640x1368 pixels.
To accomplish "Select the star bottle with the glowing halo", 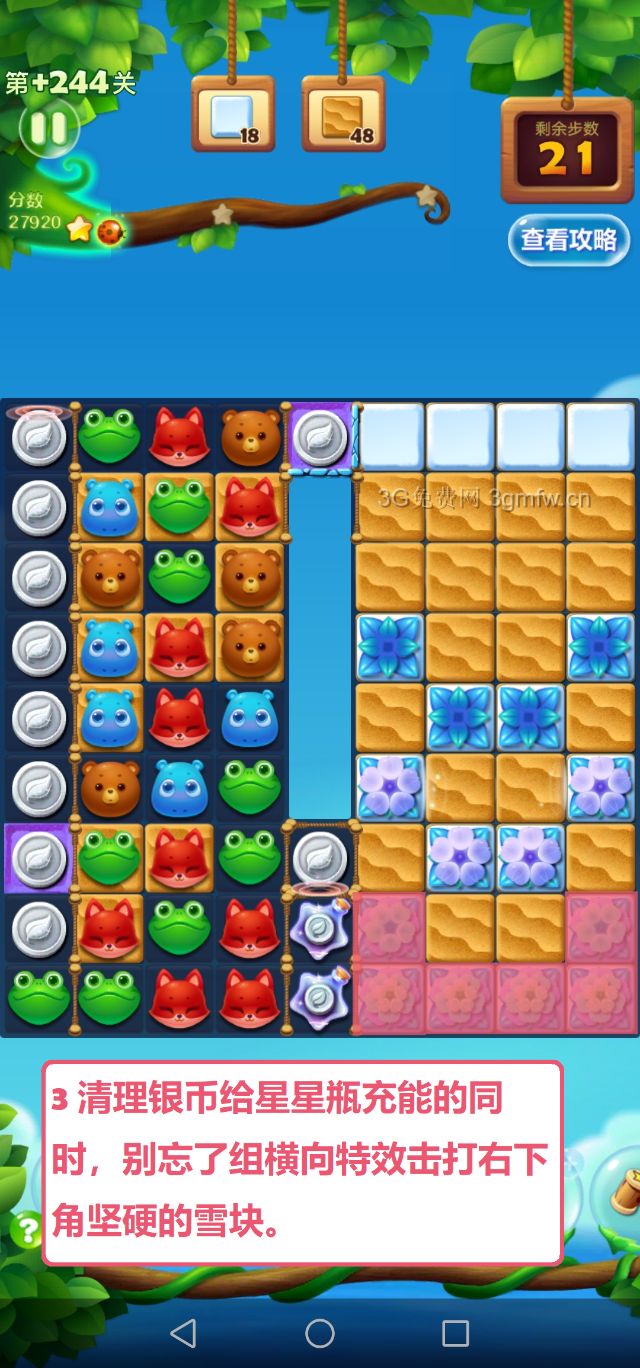I will pos(320,928).
